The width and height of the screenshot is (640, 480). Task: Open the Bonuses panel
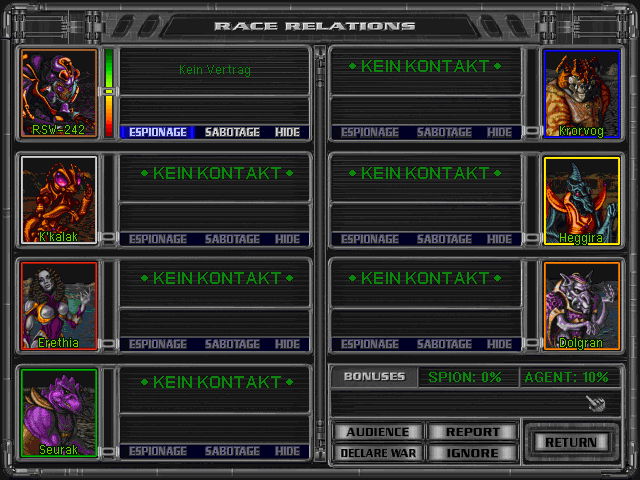point(374,377)
